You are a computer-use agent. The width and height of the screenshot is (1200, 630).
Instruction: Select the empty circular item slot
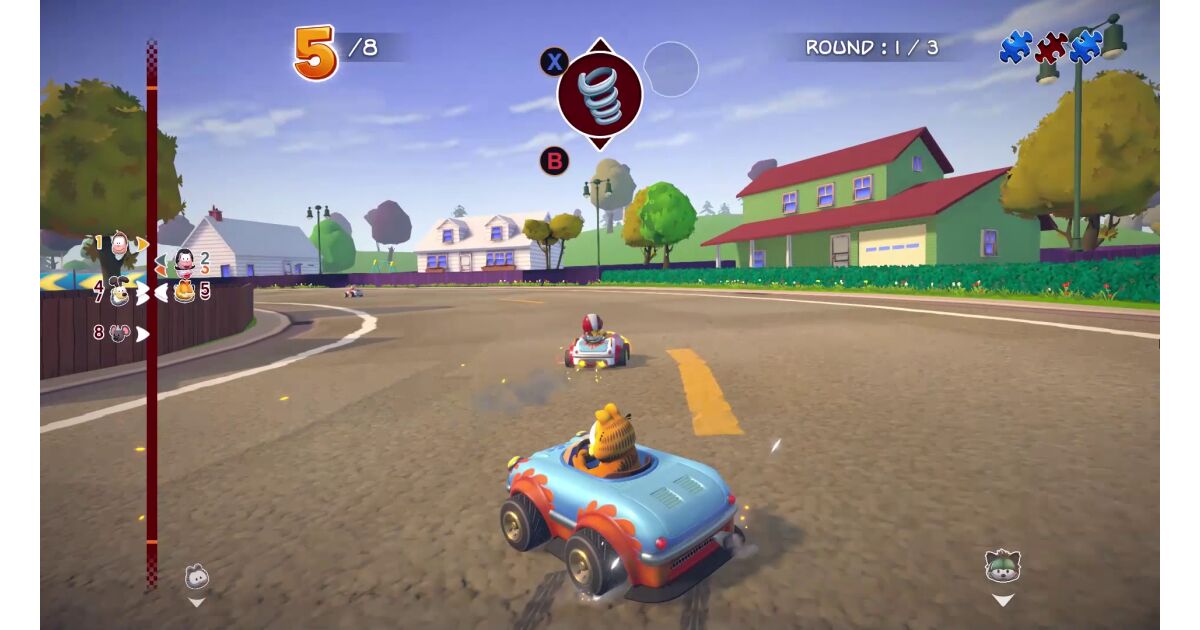pyautogui.click(x=671, y=69)
